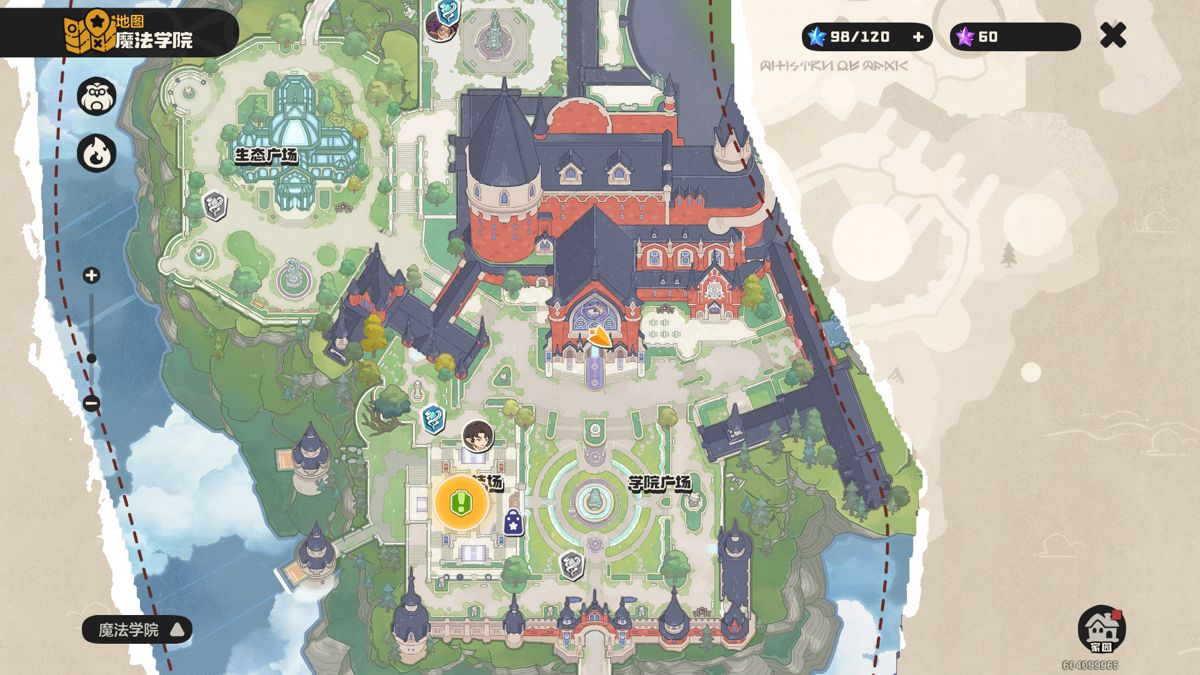This screenshot has height=675, width=1200.
Task: Click the map zoom slider handle
Action: (x=91, y=358)
